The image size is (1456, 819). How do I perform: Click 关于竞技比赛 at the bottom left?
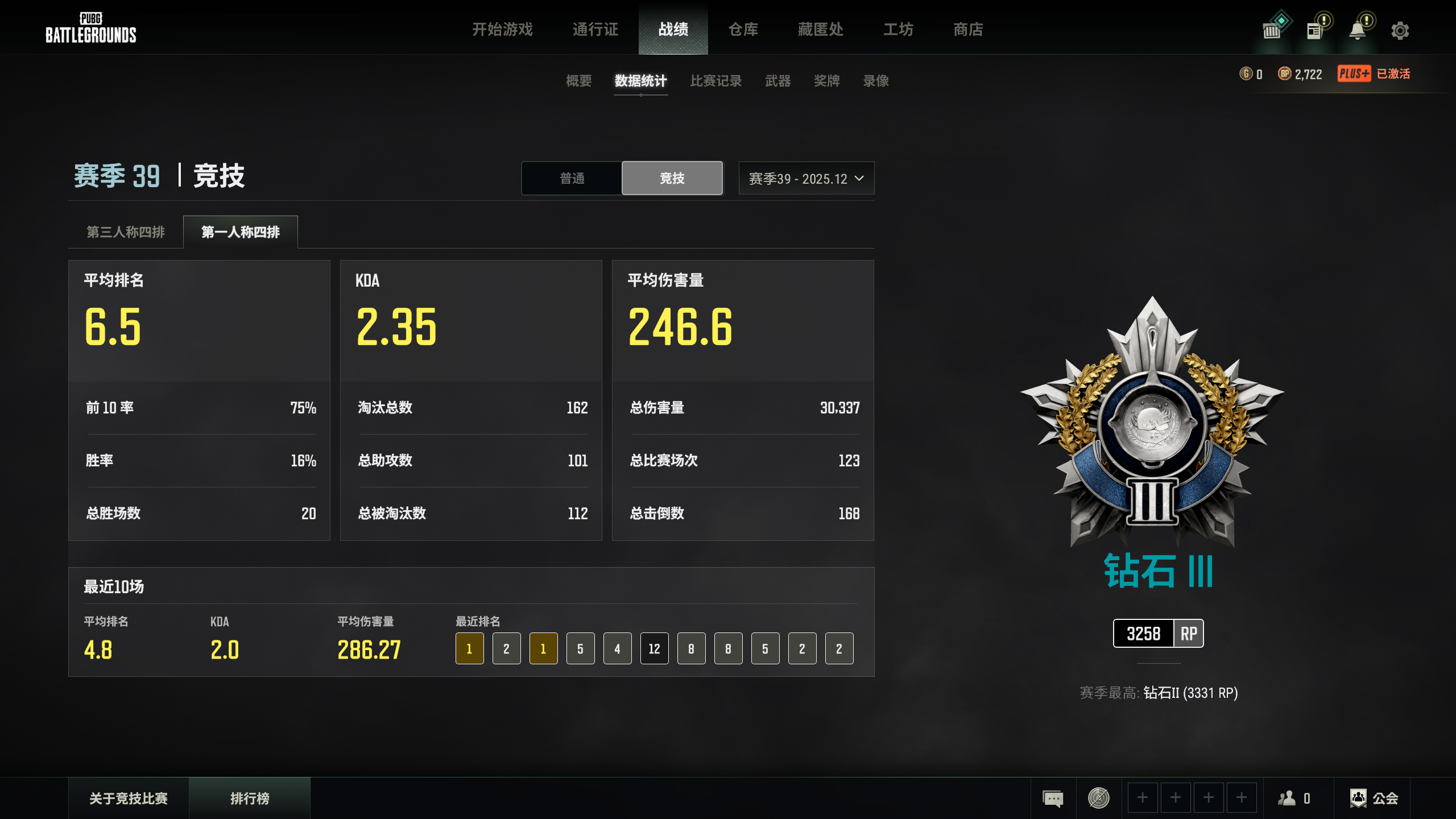(x=128, y=797)
